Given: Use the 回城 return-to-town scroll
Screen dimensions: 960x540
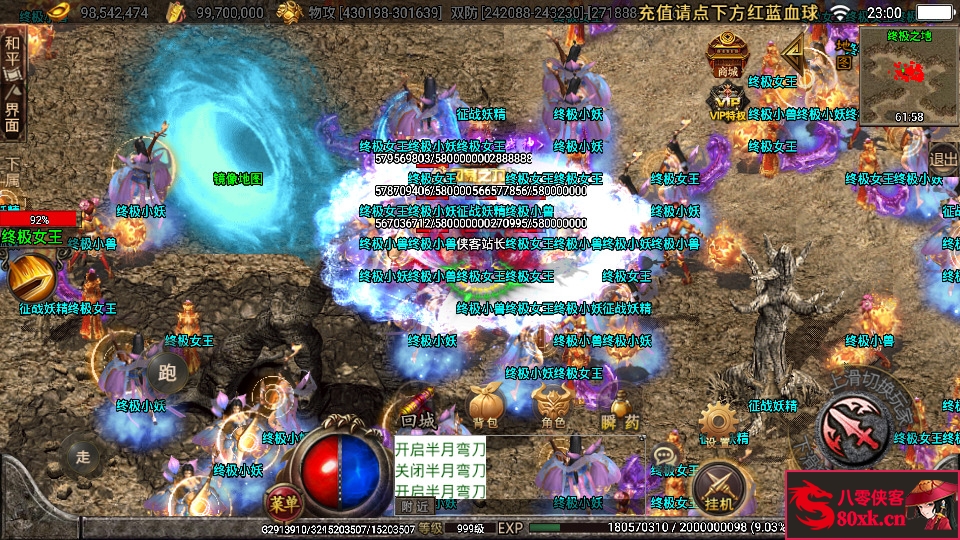Looking at the screenshot, I should [418, 405].
